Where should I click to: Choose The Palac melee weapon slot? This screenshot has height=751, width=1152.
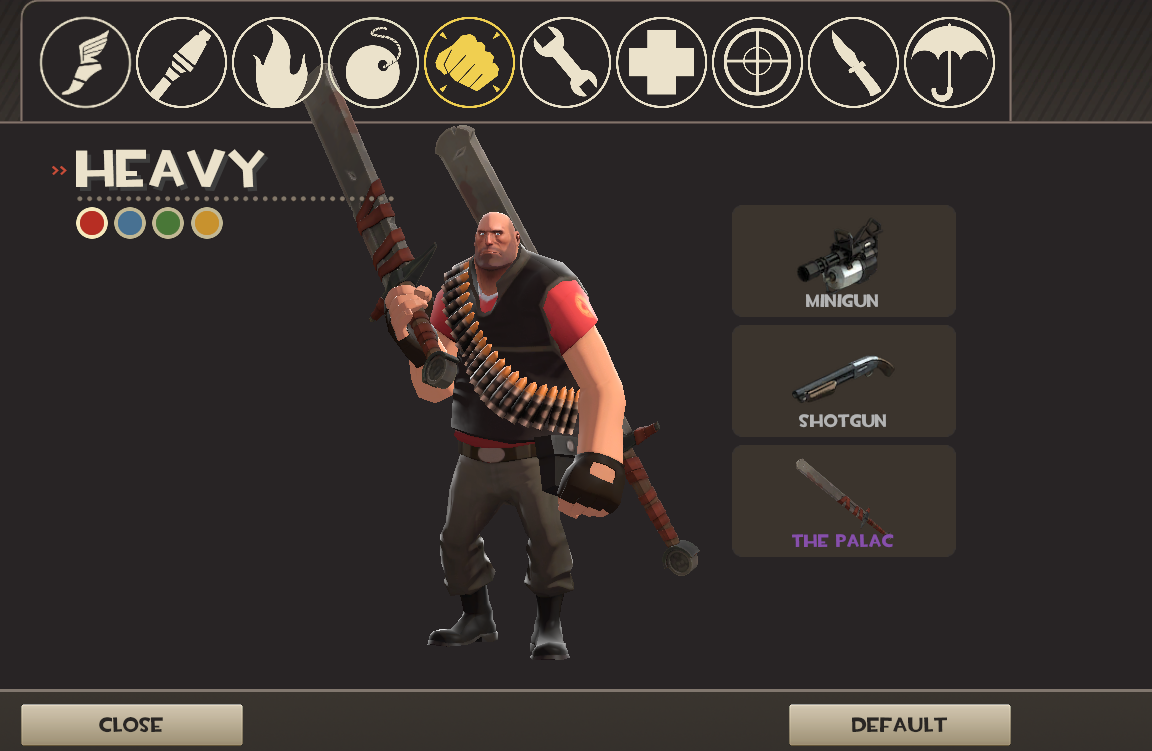tap(843, 501)
